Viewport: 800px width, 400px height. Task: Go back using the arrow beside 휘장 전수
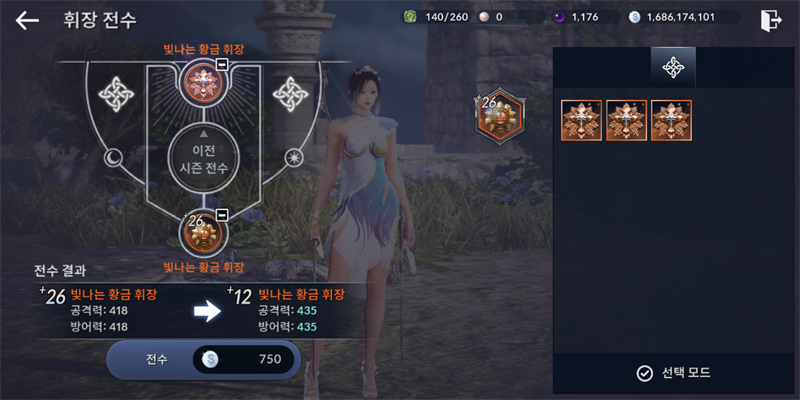[x=27, y=20]
